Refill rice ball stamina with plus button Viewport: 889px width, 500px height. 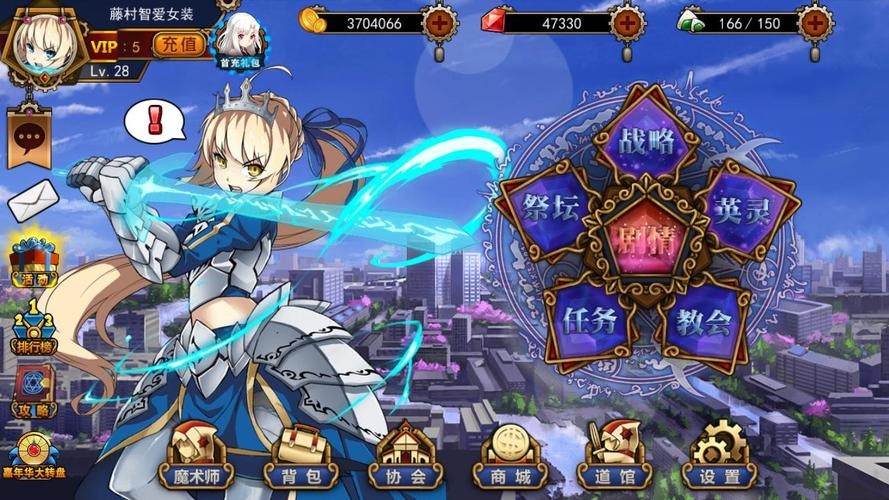point(815,21)
